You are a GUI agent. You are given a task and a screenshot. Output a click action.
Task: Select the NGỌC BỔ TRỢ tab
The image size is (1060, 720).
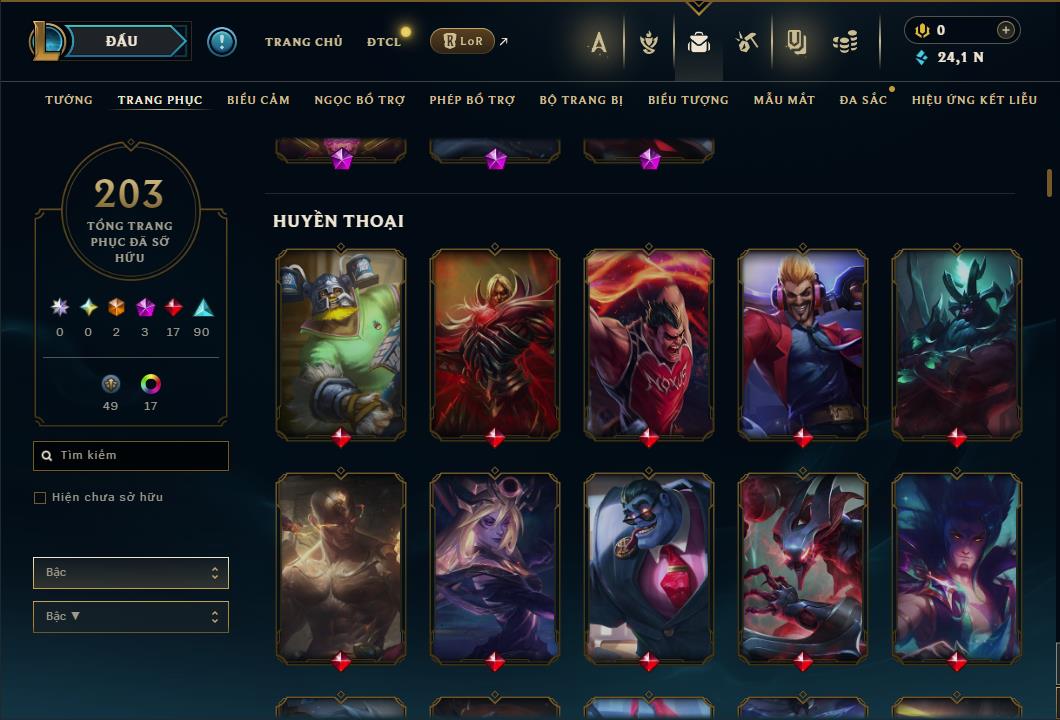(359, 100)
